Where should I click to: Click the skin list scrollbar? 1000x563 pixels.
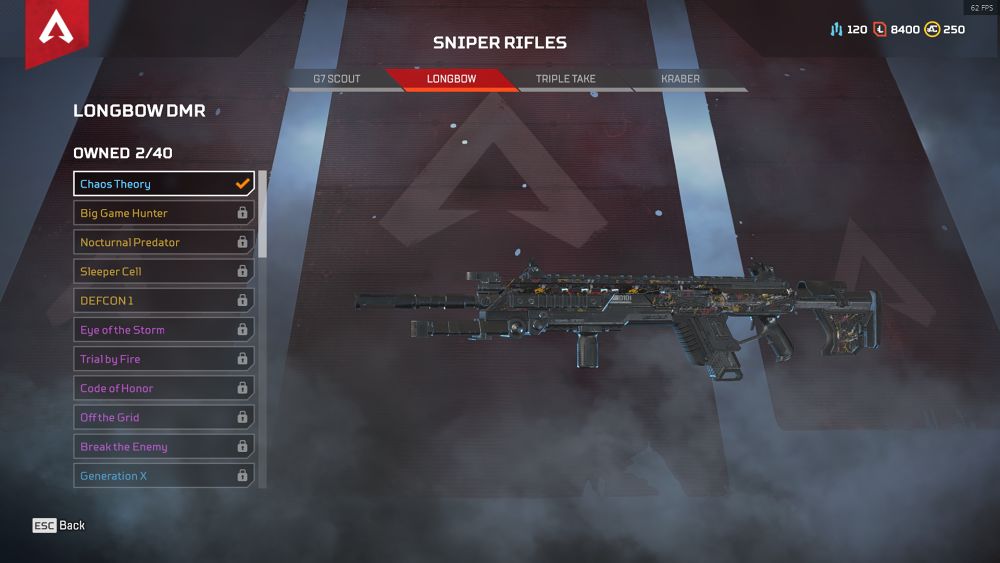(263, 215)
